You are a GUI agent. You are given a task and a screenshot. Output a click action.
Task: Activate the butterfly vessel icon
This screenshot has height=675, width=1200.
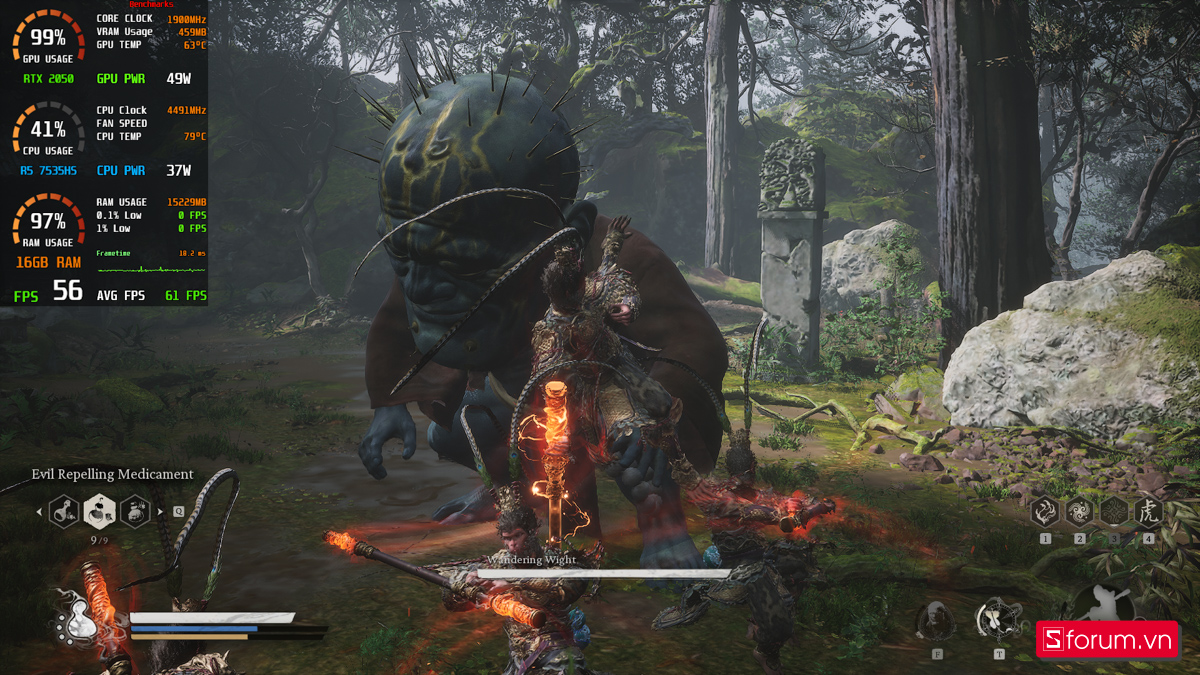tap(998, 620)
